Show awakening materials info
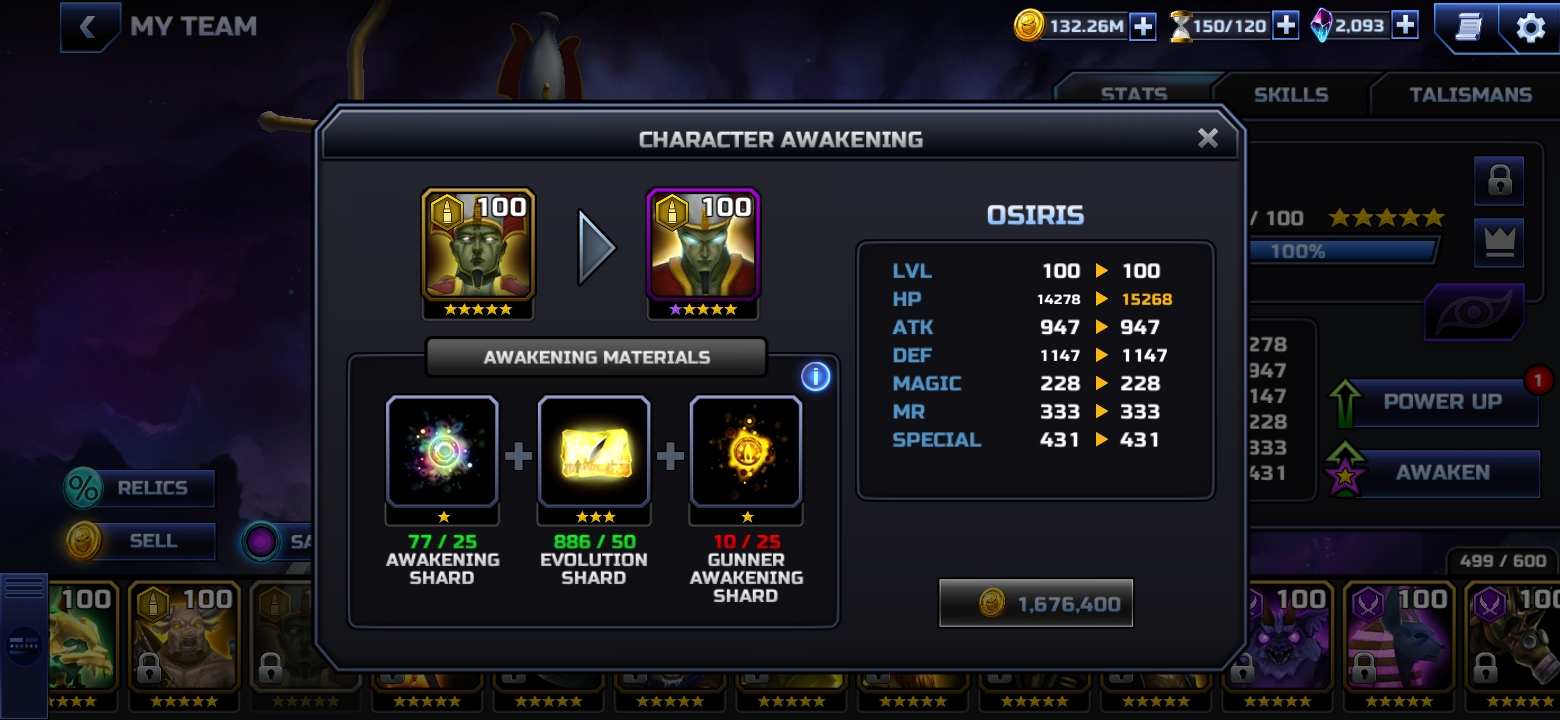 tap(816, 377)
